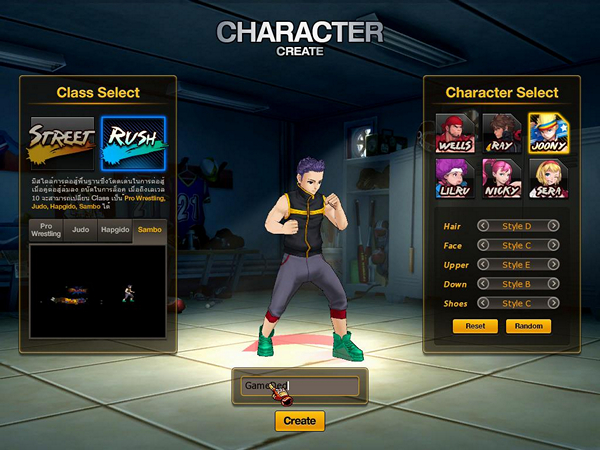
Task: Click the Create button
Action: coord(300,421)
